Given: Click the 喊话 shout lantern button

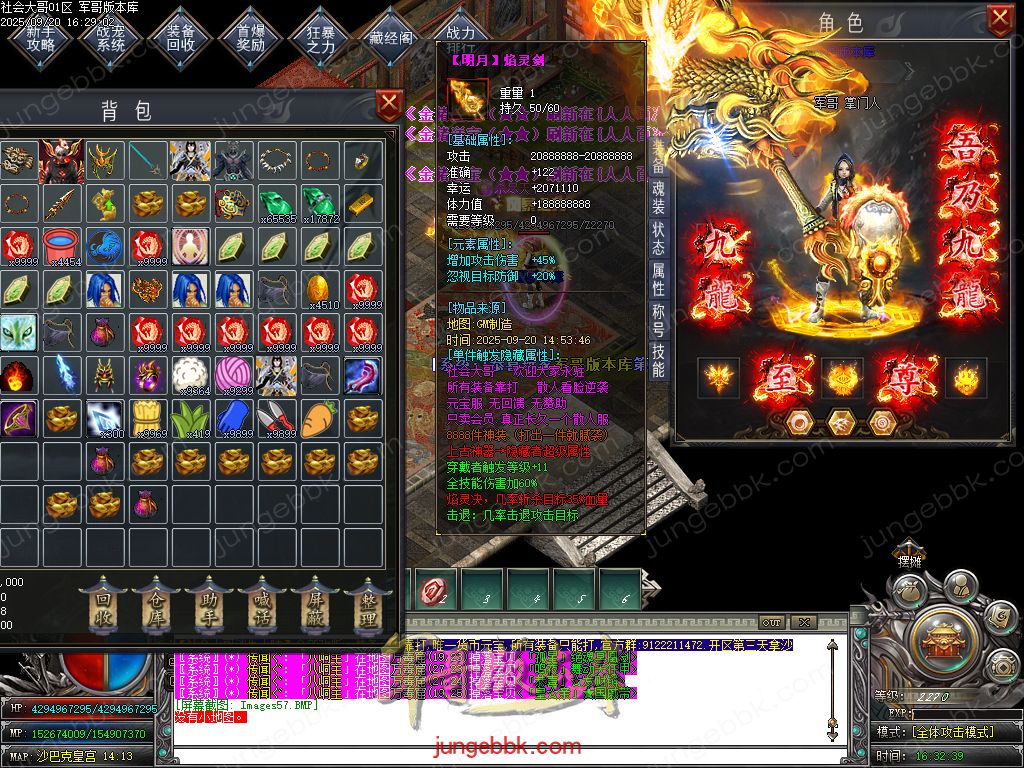Looking at the screenshot, I should tap(261, 607).
